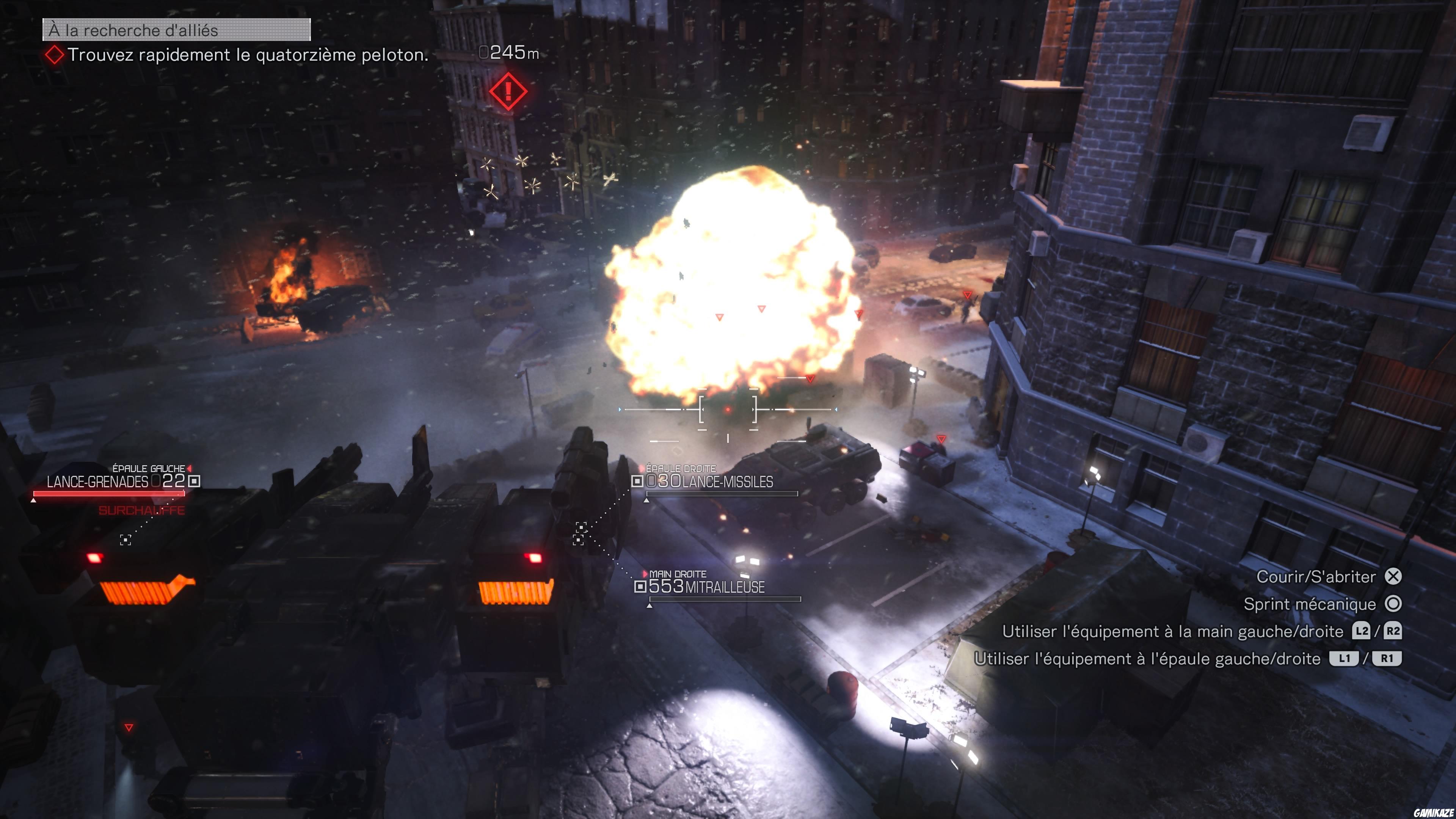Click the red mission diamond next to objective
Viewport: 1456px width, 819px height.
54,55
